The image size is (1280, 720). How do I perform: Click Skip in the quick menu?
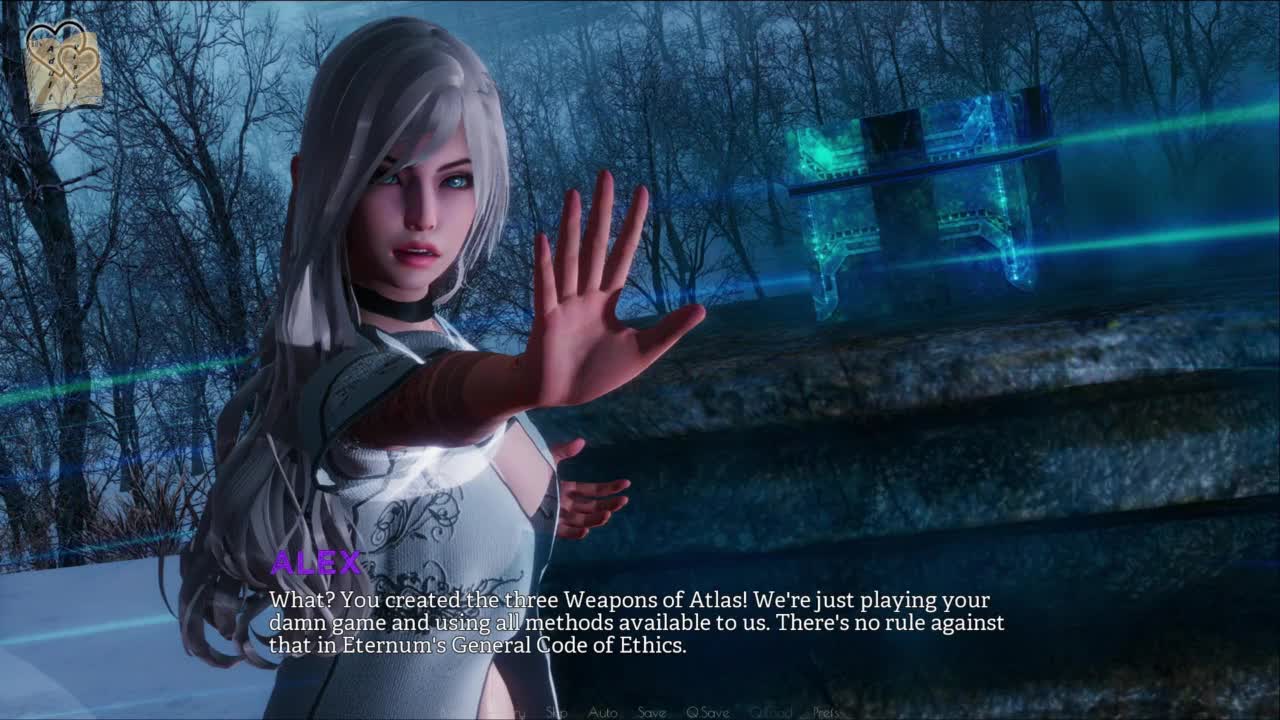coord(556,712)
